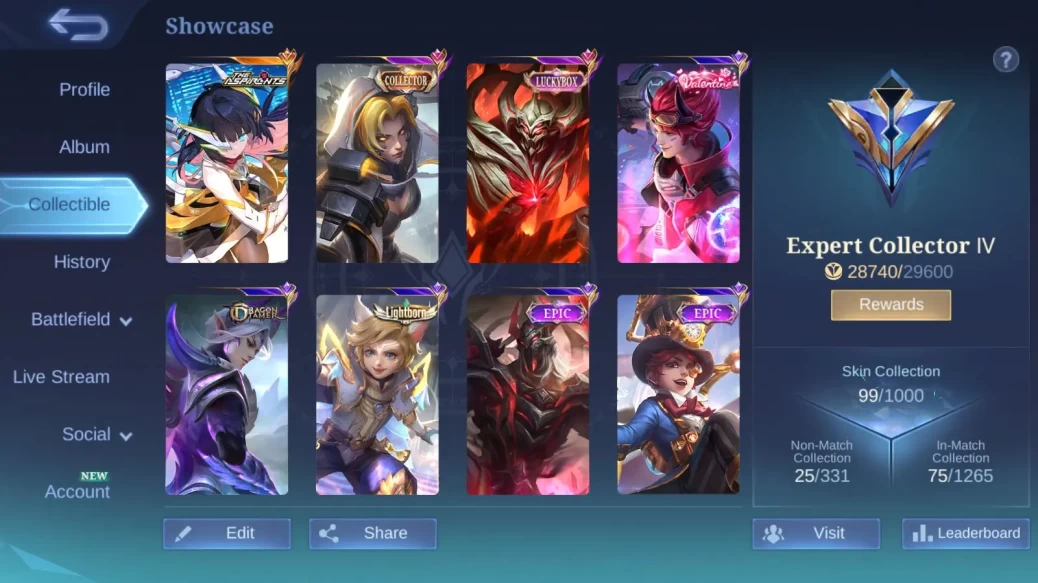The width and height of the screenshot is (1038, 583).
Task: Select the Collectible tab
Action: [69, 204]
